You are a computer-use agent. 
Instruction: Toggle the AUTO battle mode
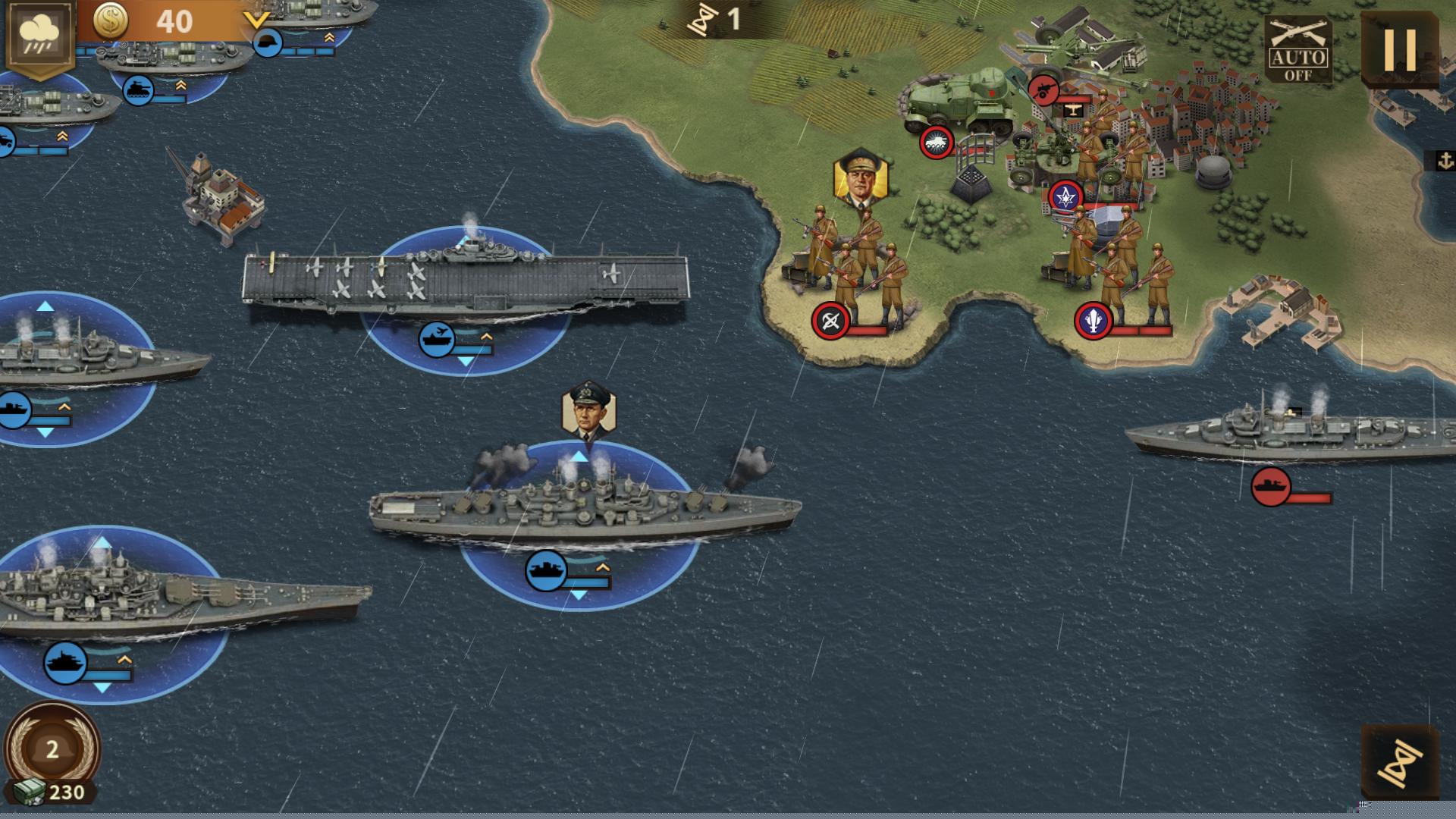point(1298,52)
